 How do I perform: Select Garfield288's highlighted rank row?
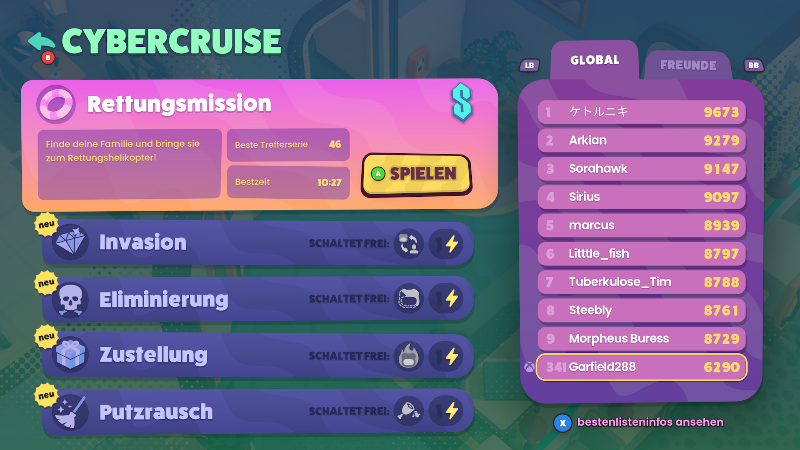pyautogui.click(x=642, y=367)
